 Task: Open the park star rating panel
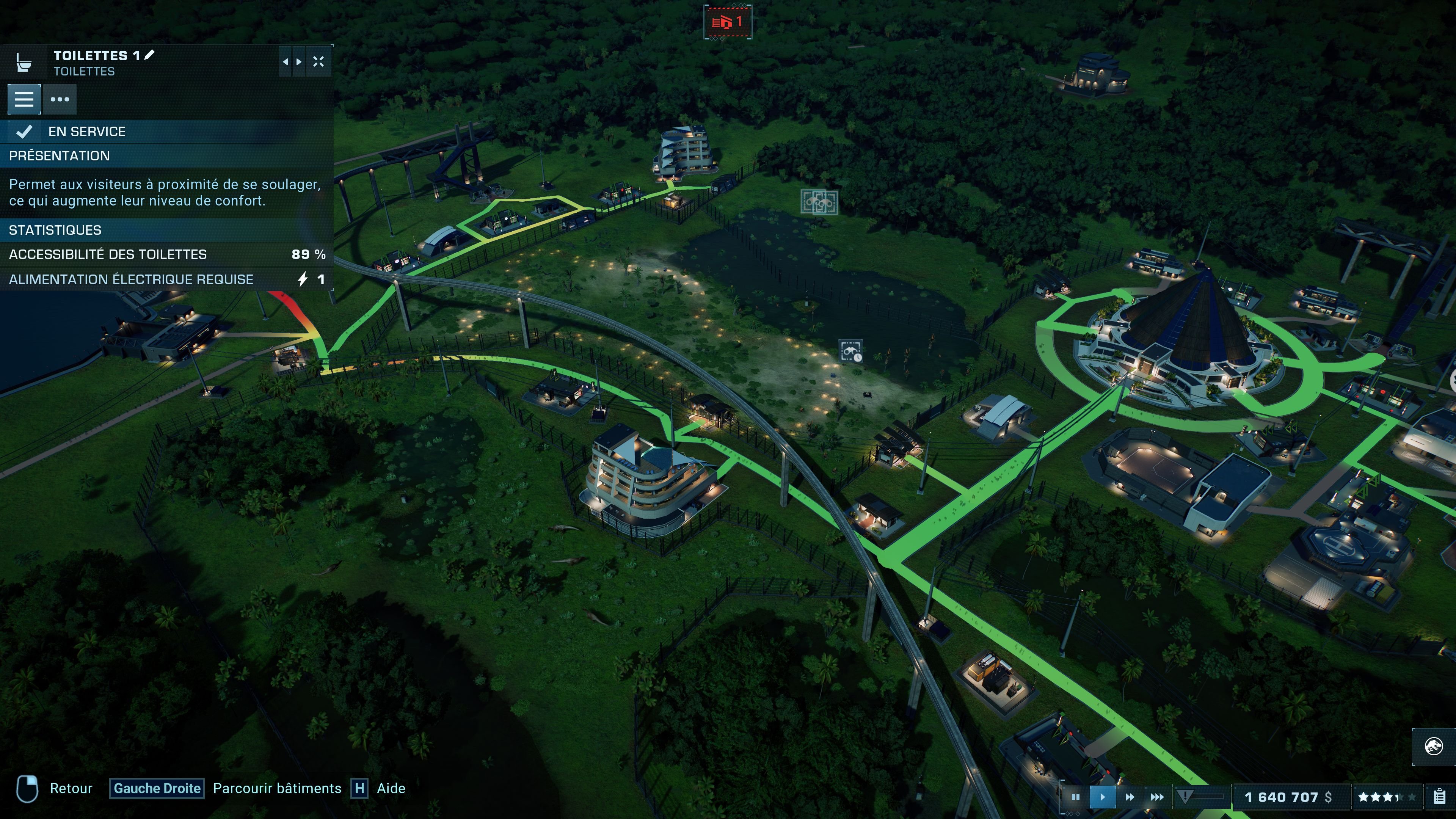(1387, 797)
